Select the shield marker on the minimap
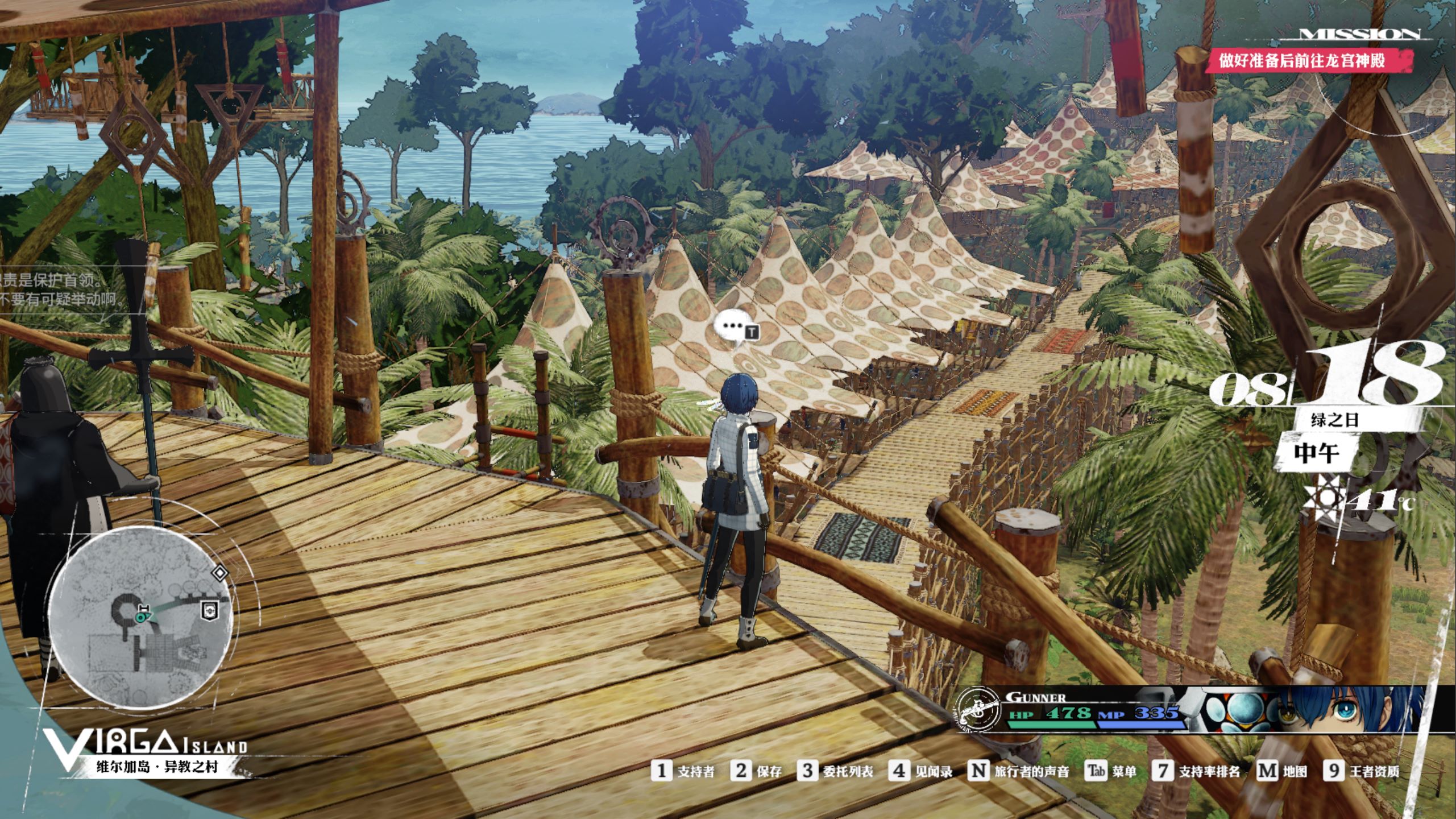 pyautogui.click(x=210, y=611)
